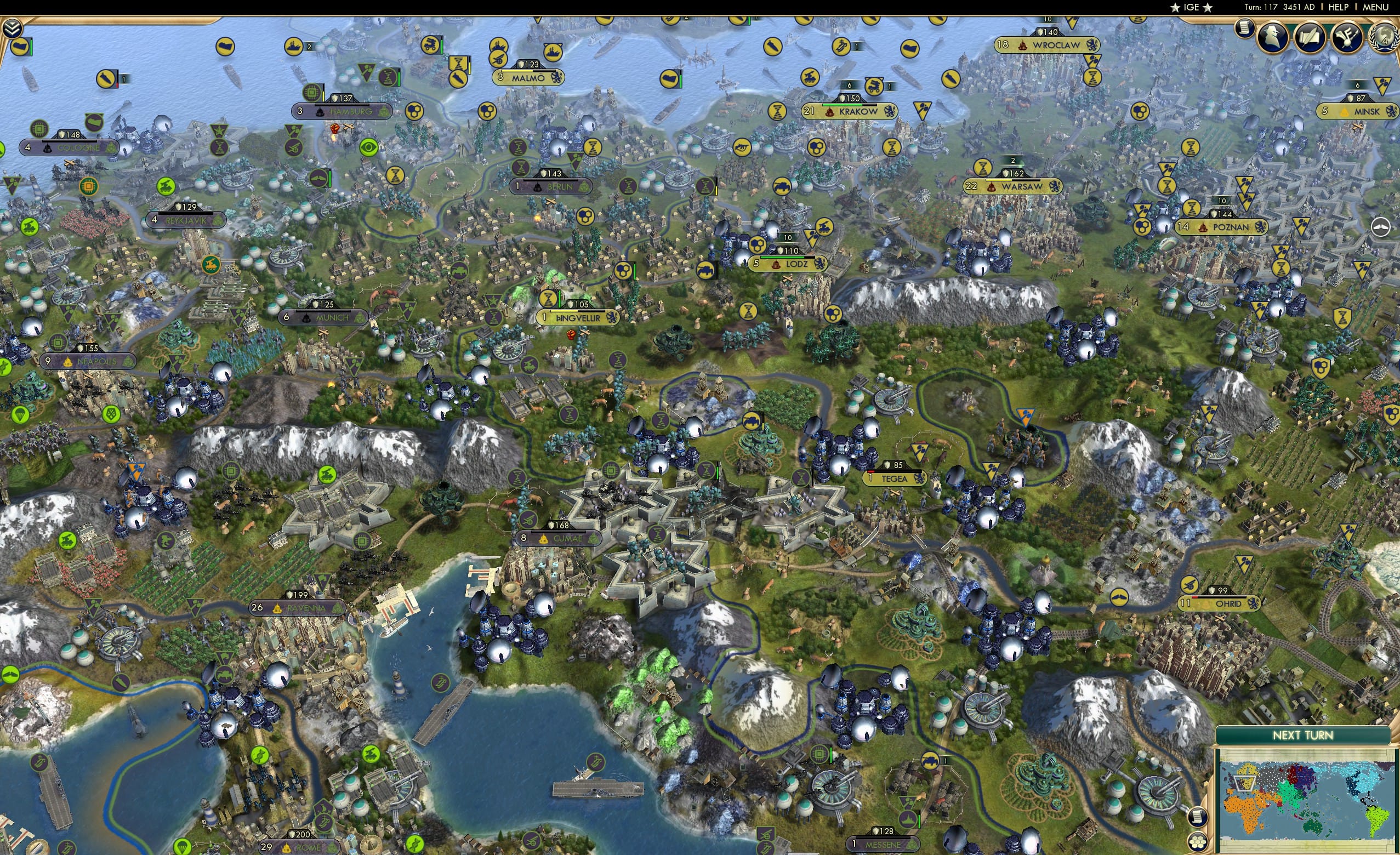Open the Culture overview via the F icon
Screen dimensions: 1400x855
tap(1347, 37)
